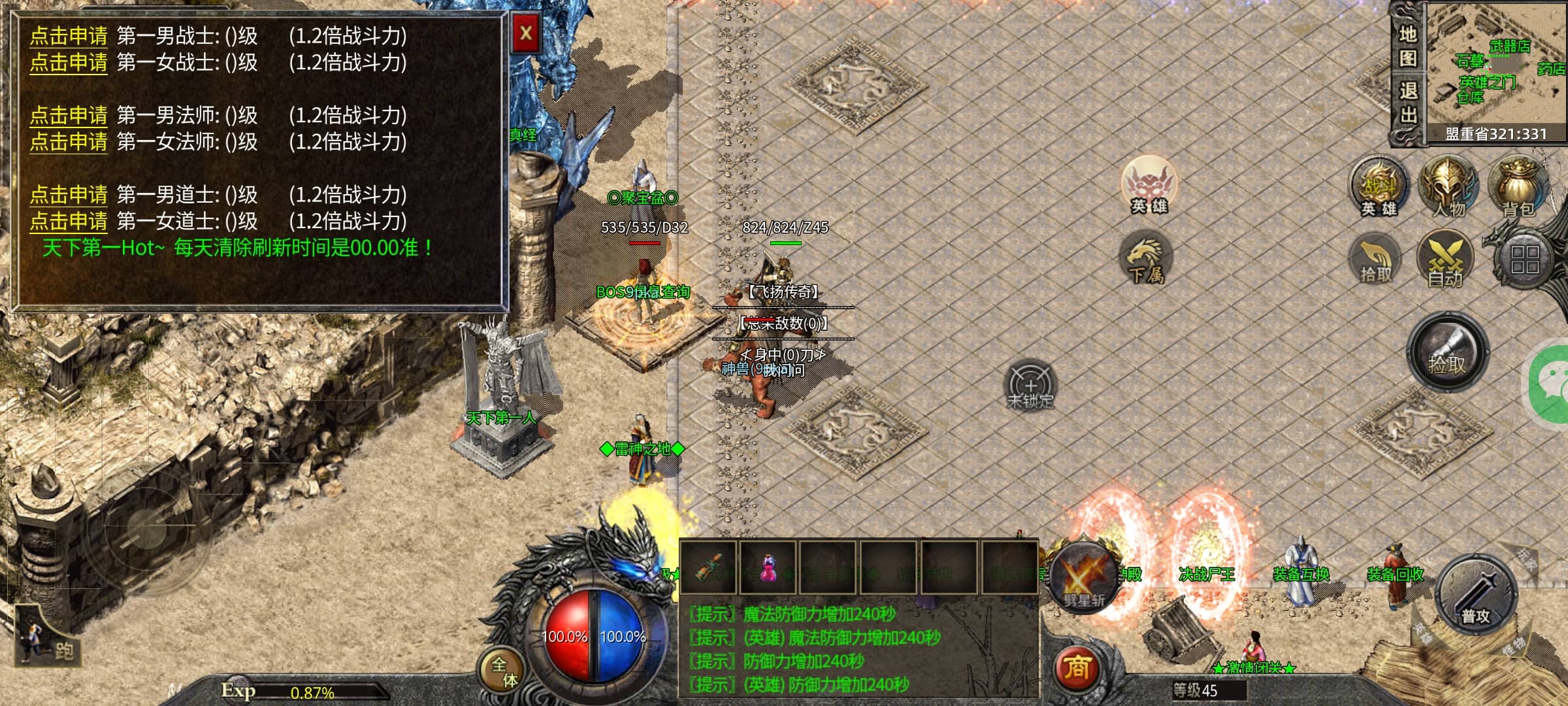
Task: Apply for the 第一男战士 title
Action: 69,37
